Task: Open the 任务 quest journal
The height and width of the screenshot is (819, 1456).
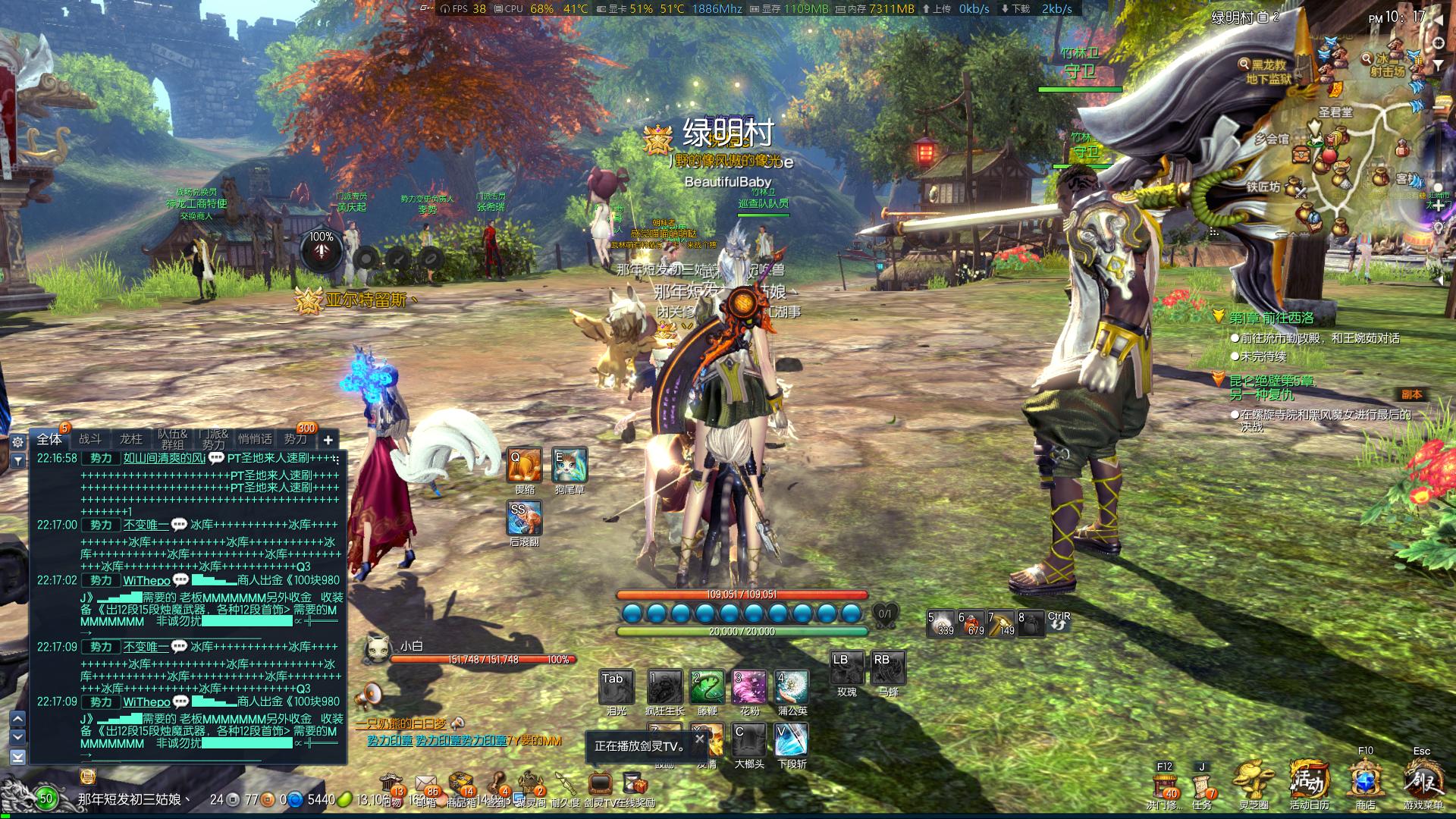Action: click(1202, 784)
